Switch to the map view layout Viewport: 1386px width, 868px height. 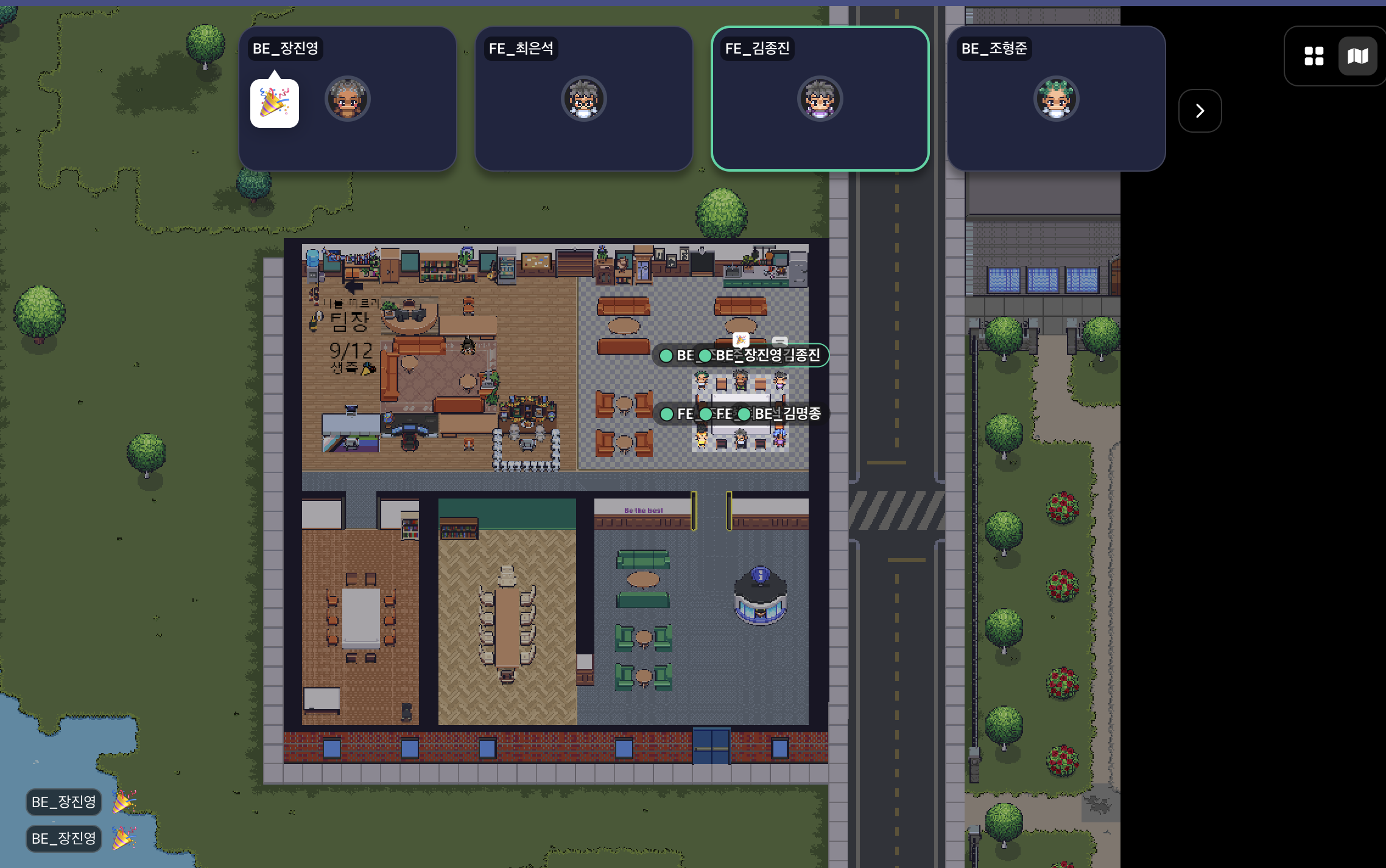[1357, 56]
